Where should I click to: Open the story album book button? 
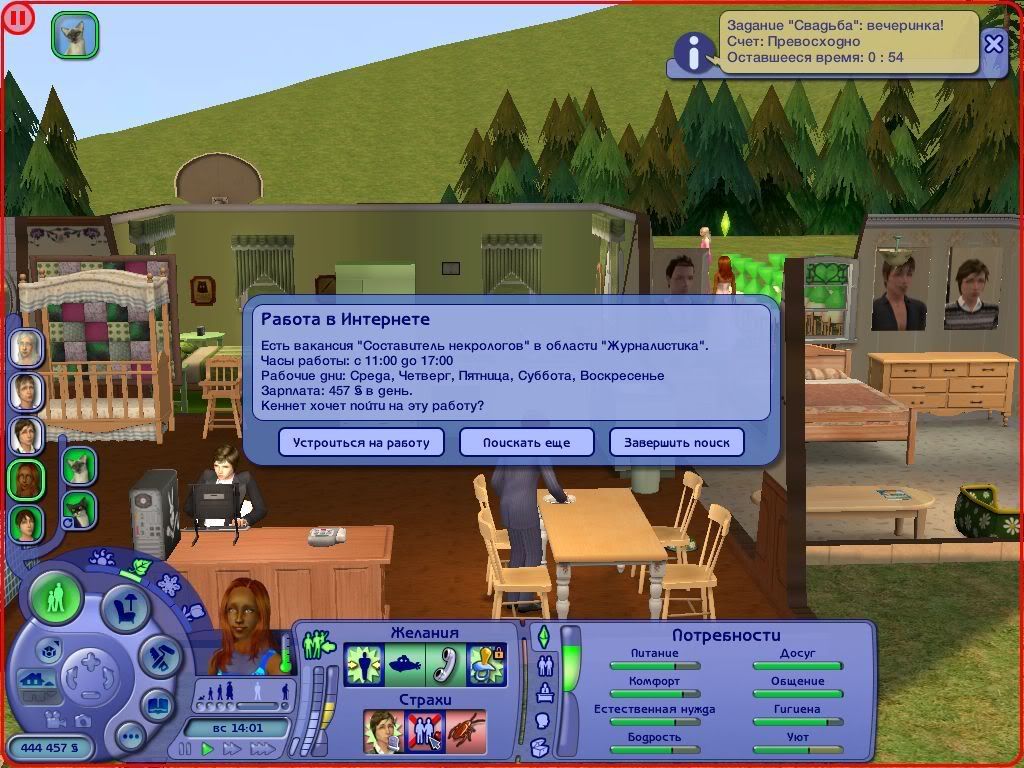158,704
